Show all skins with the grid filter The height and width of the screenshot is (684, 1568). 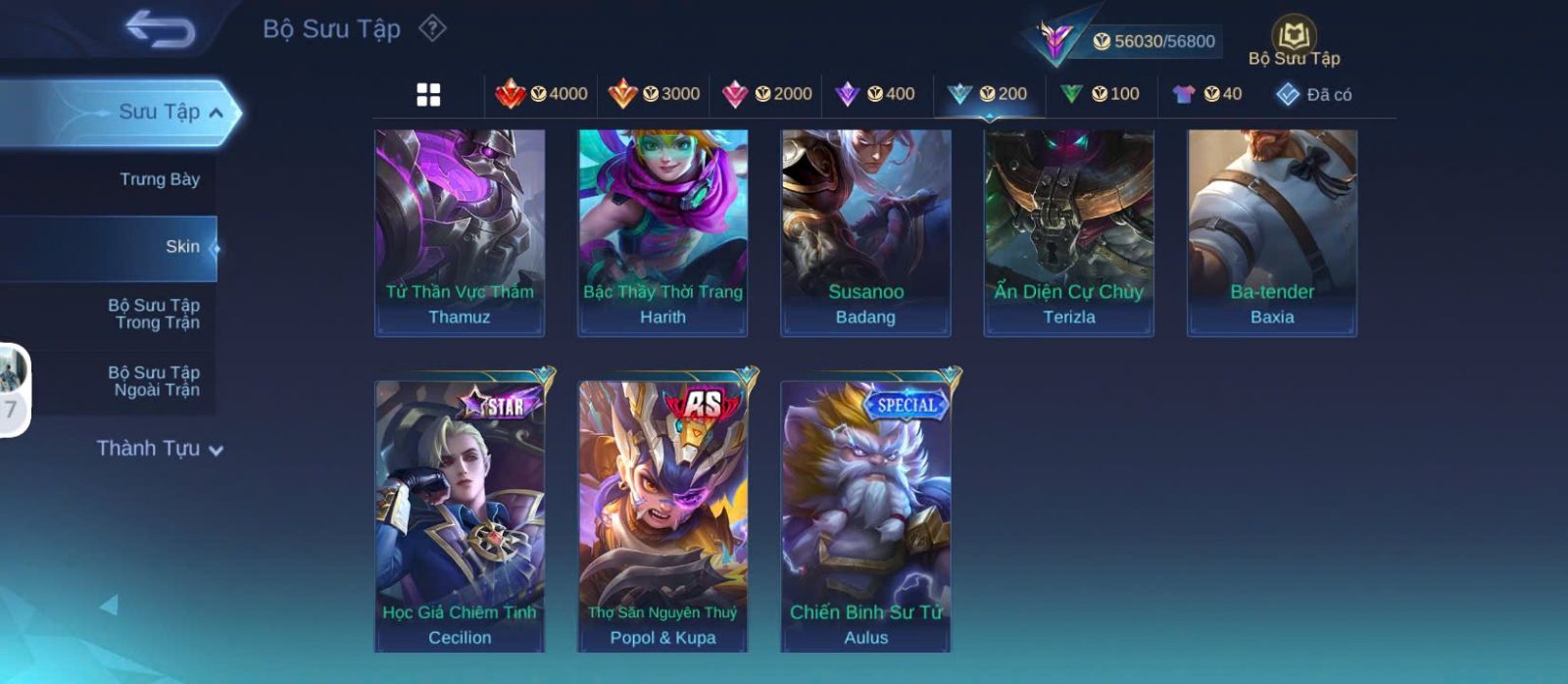428,95
